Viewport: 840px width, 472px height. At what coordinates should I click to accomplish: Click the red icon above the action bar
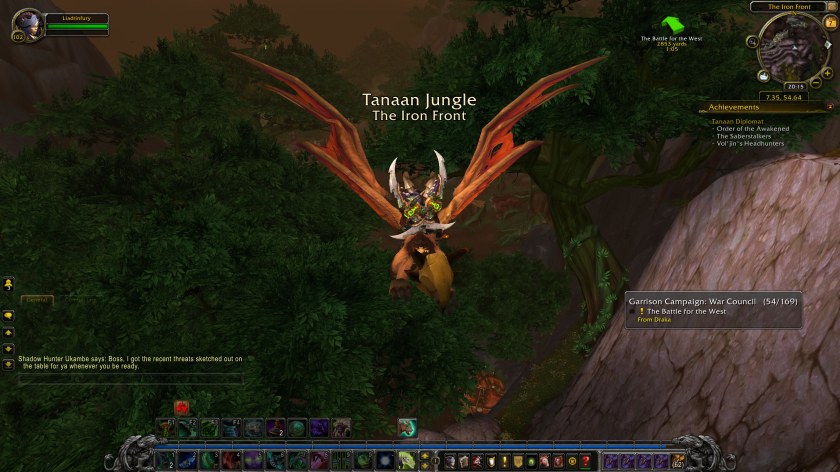pos(182,407)
